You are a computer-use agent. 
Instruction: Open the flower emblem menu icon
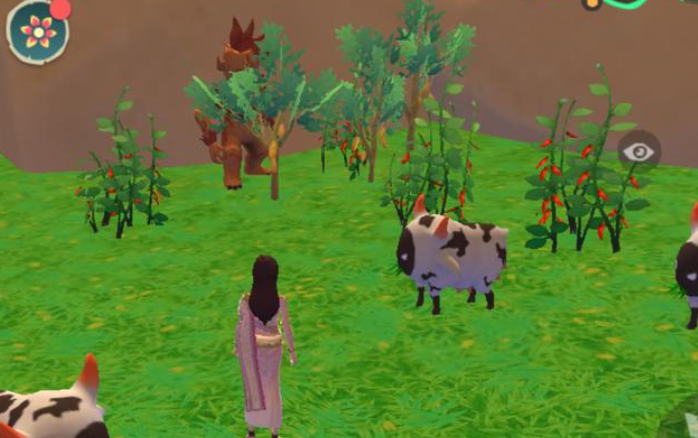(x=38, y=32)
